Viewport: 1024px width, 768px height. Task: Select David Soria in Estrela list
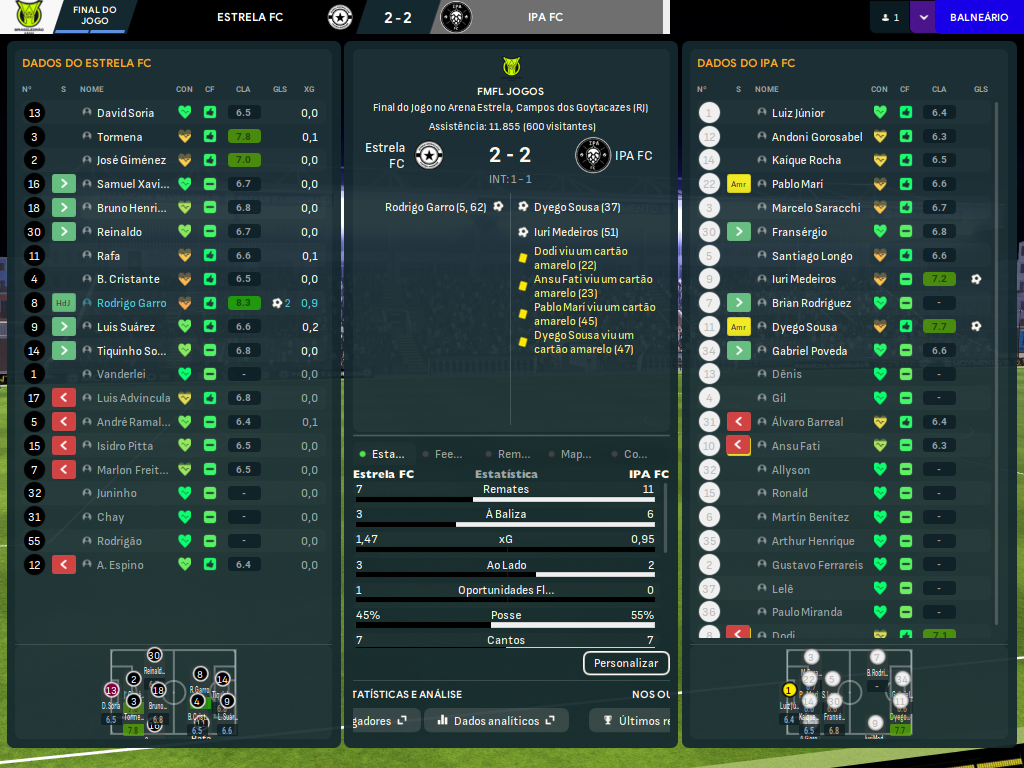[x=125, y=113]
